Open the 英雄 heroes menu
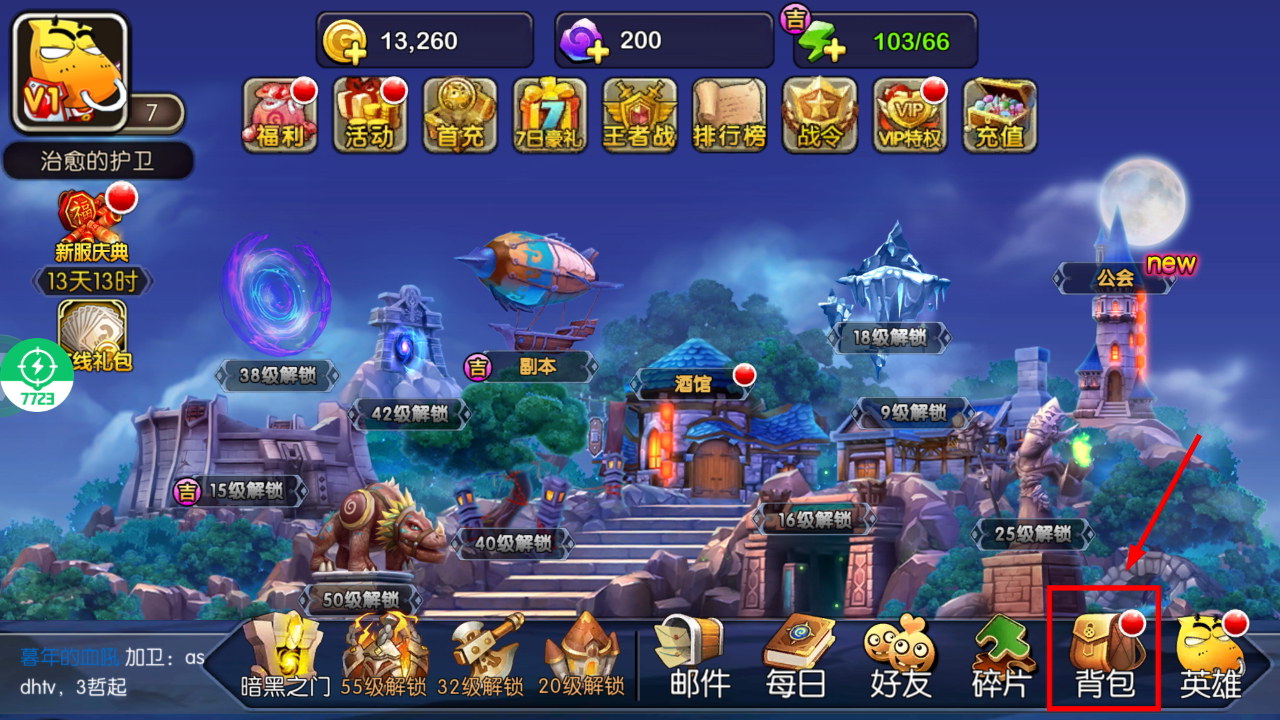 (1210, 656)
